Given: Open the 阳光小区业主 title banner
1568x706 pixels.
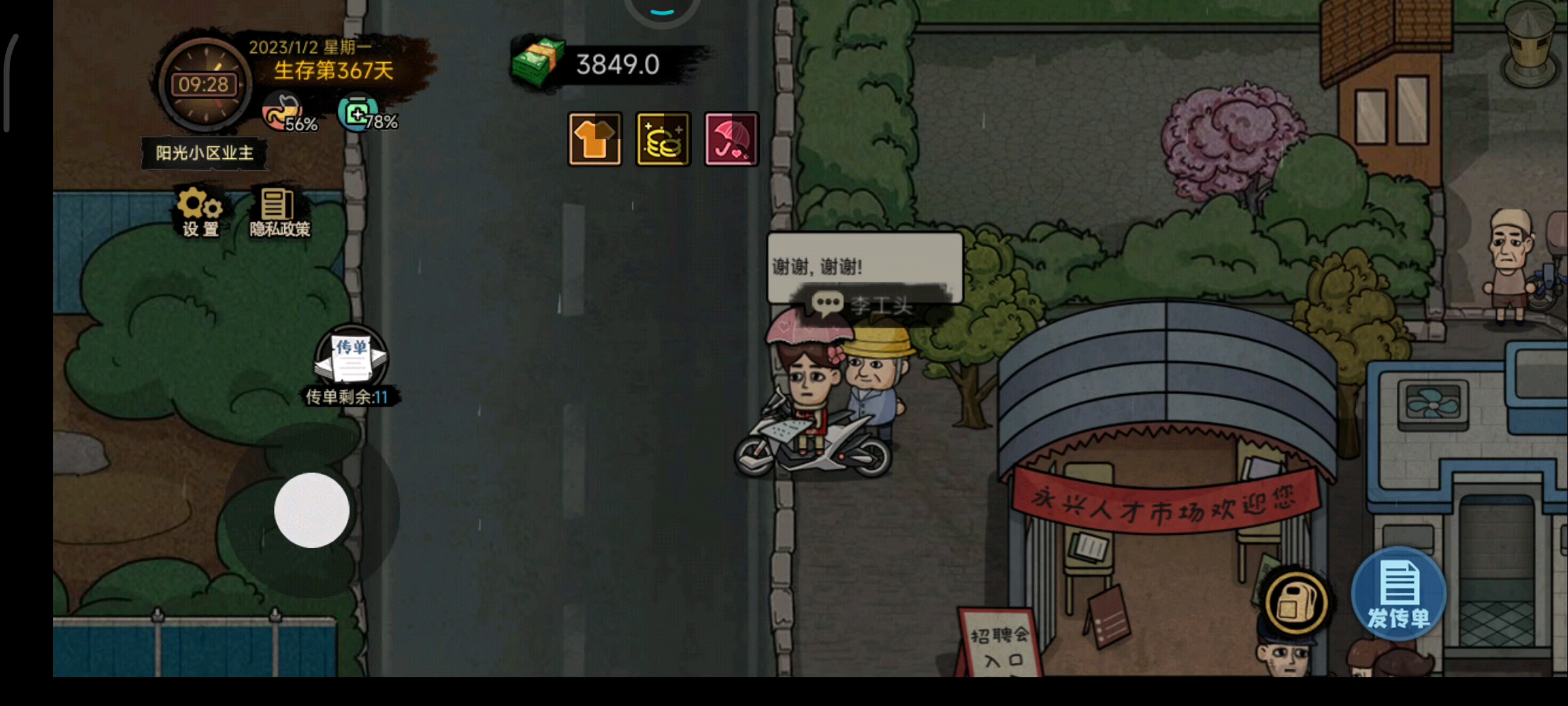Looking at the screenshot, I should tap(204, 152).
